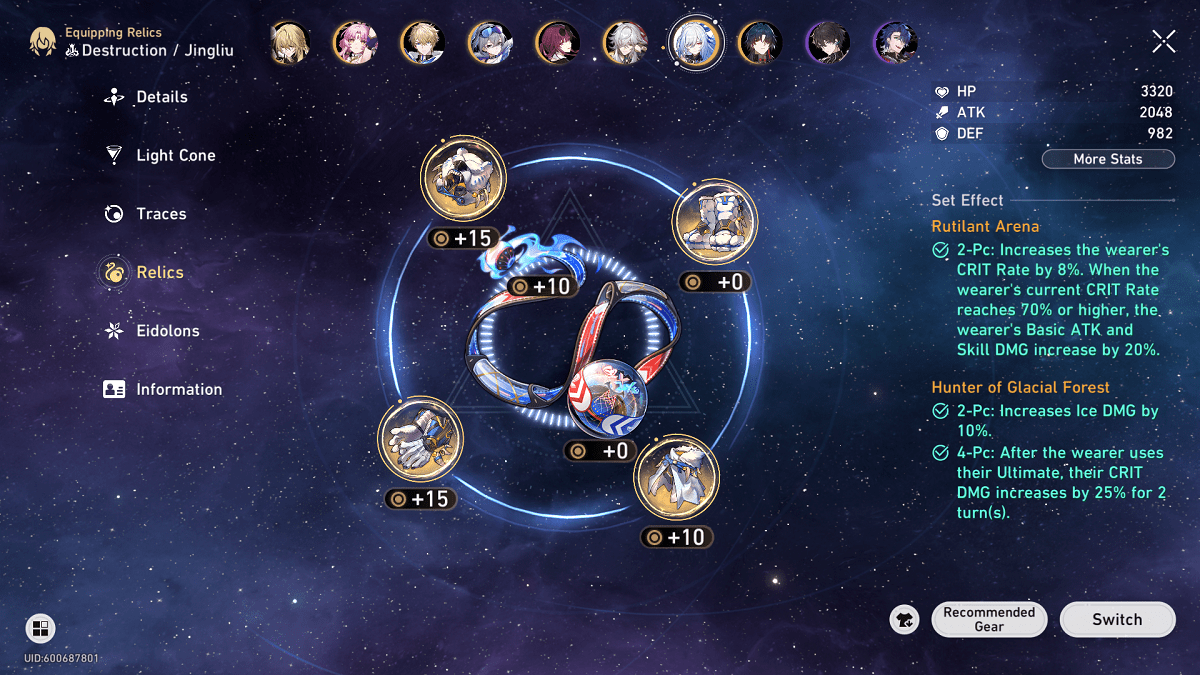Select the Relics menu entry
This screenshot has width=1200, height=675.
coord(159,272)
